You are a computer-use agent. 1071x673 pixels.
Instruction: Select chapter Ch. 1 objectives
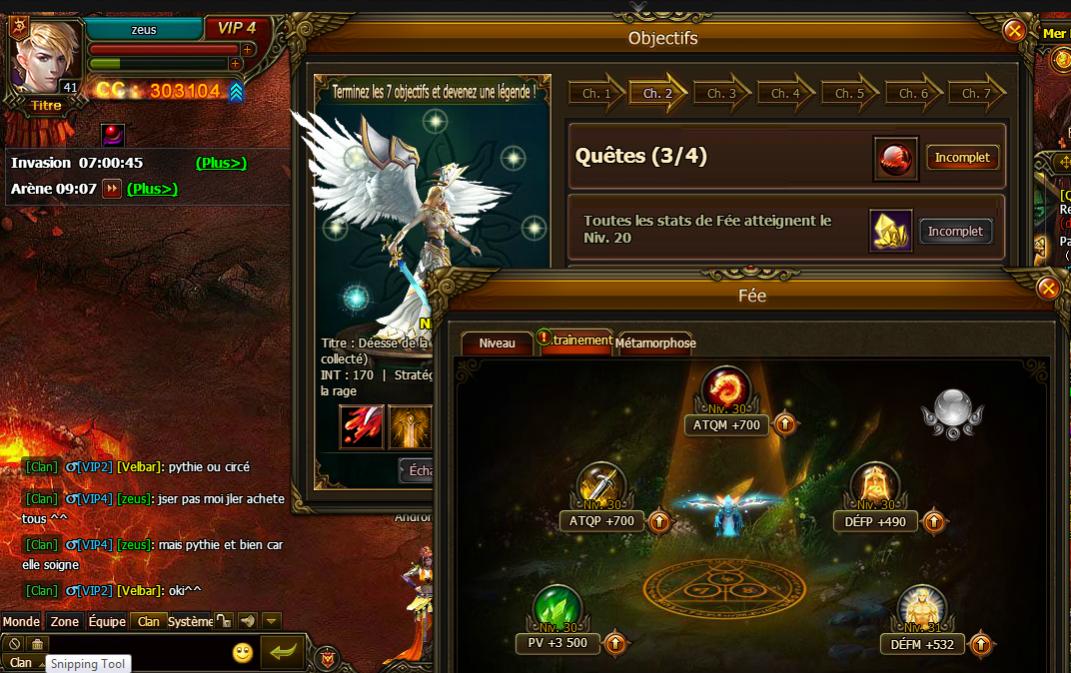[x=596, y=93]
